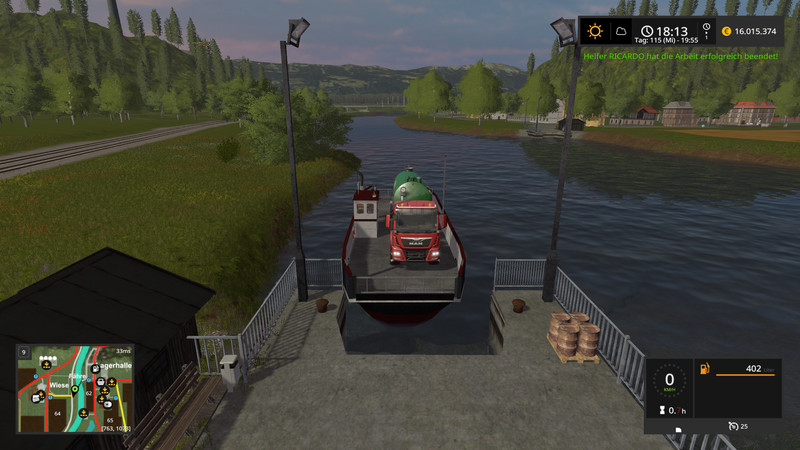Click the small time-scale clock icon

(707, 29)
